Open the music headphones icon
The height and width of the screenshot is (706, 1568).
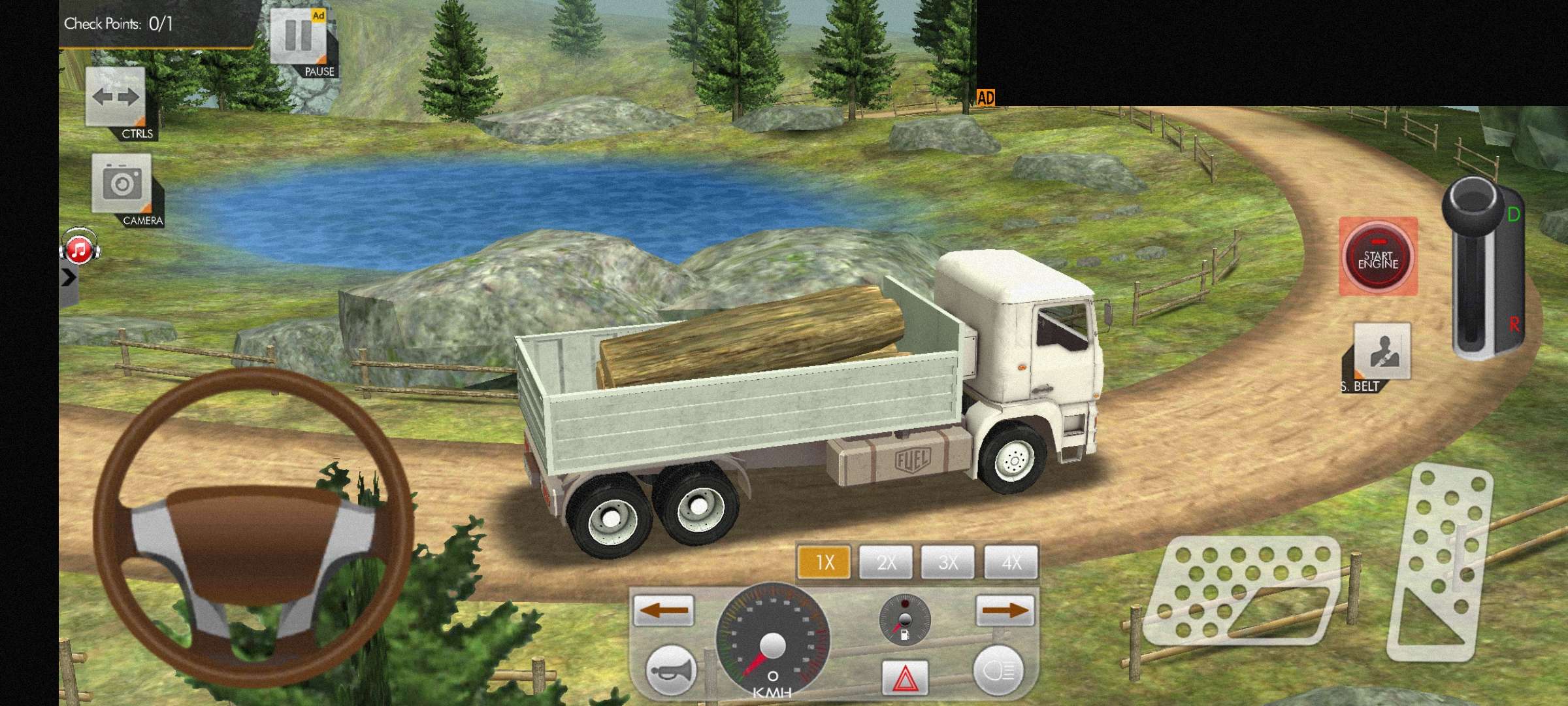79,247
